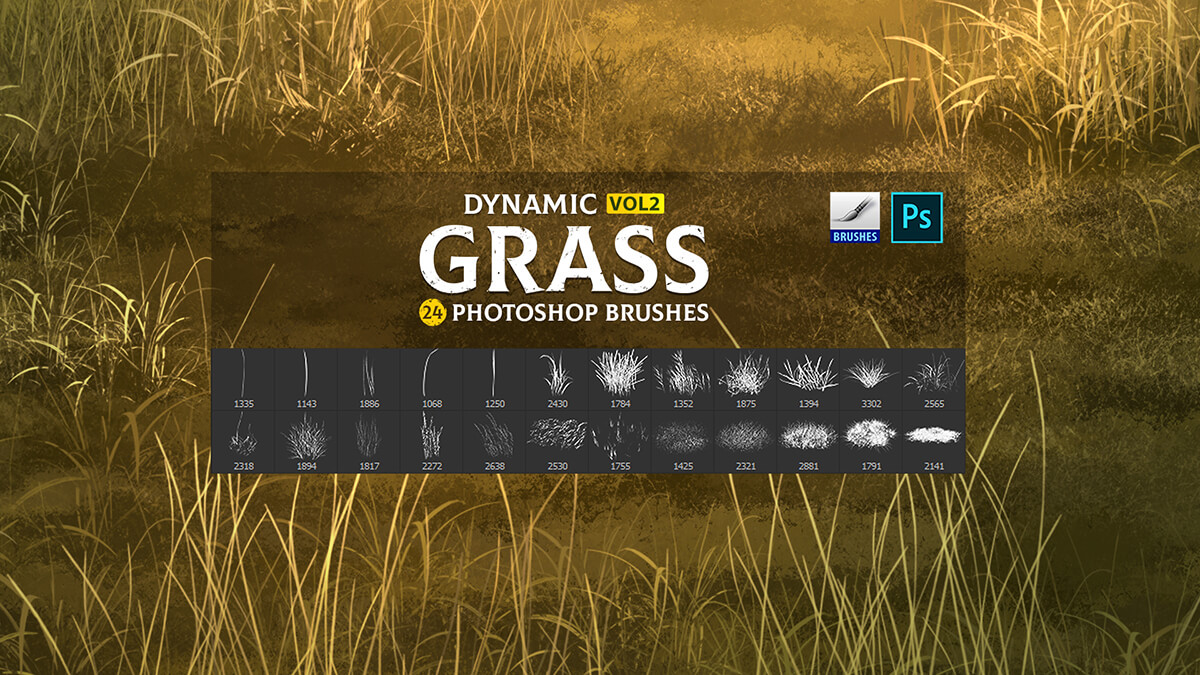
Task: Choose the ground patch brush 2530
Action: tap(557, 438)
